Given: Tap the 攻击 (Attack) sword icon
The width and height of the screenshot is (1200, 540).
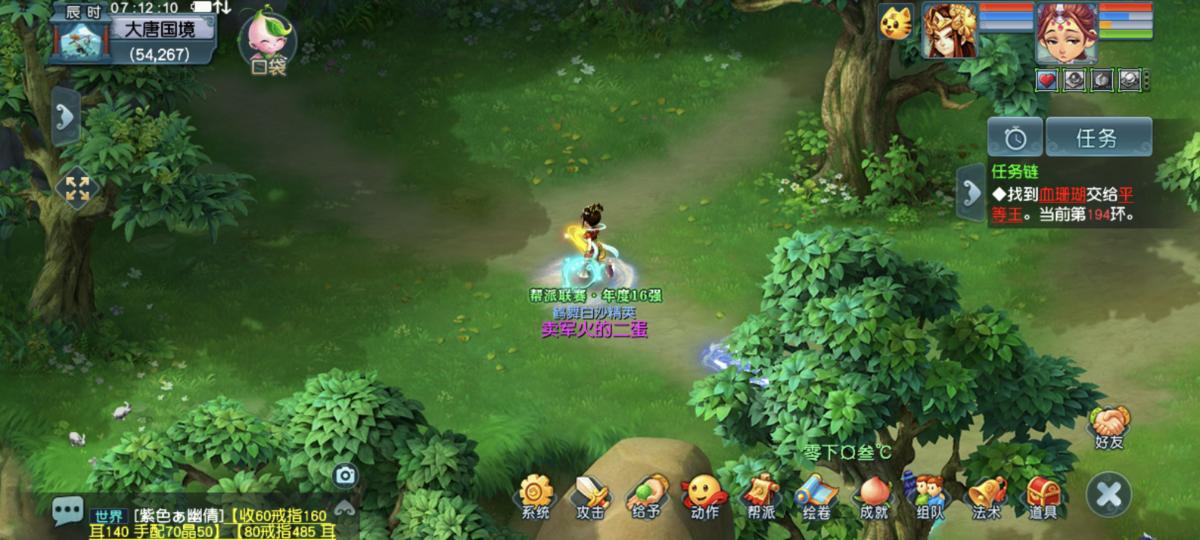Looking at the screenshot, I should tap(590, 495).
